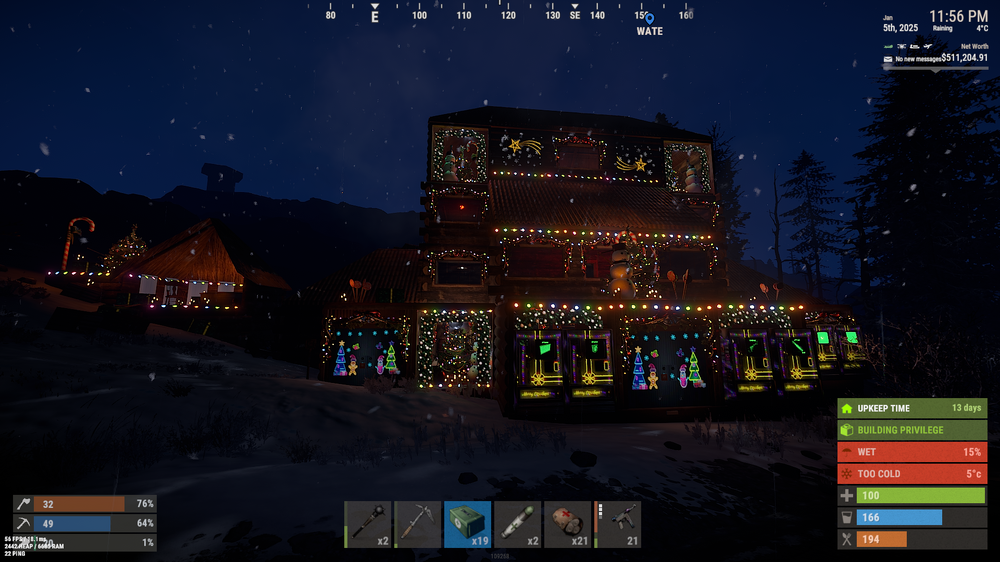Viewport: 1000px width, 562px height.
Task: Equip the submachine gun hotbar slot
Action: coord(618,524)
